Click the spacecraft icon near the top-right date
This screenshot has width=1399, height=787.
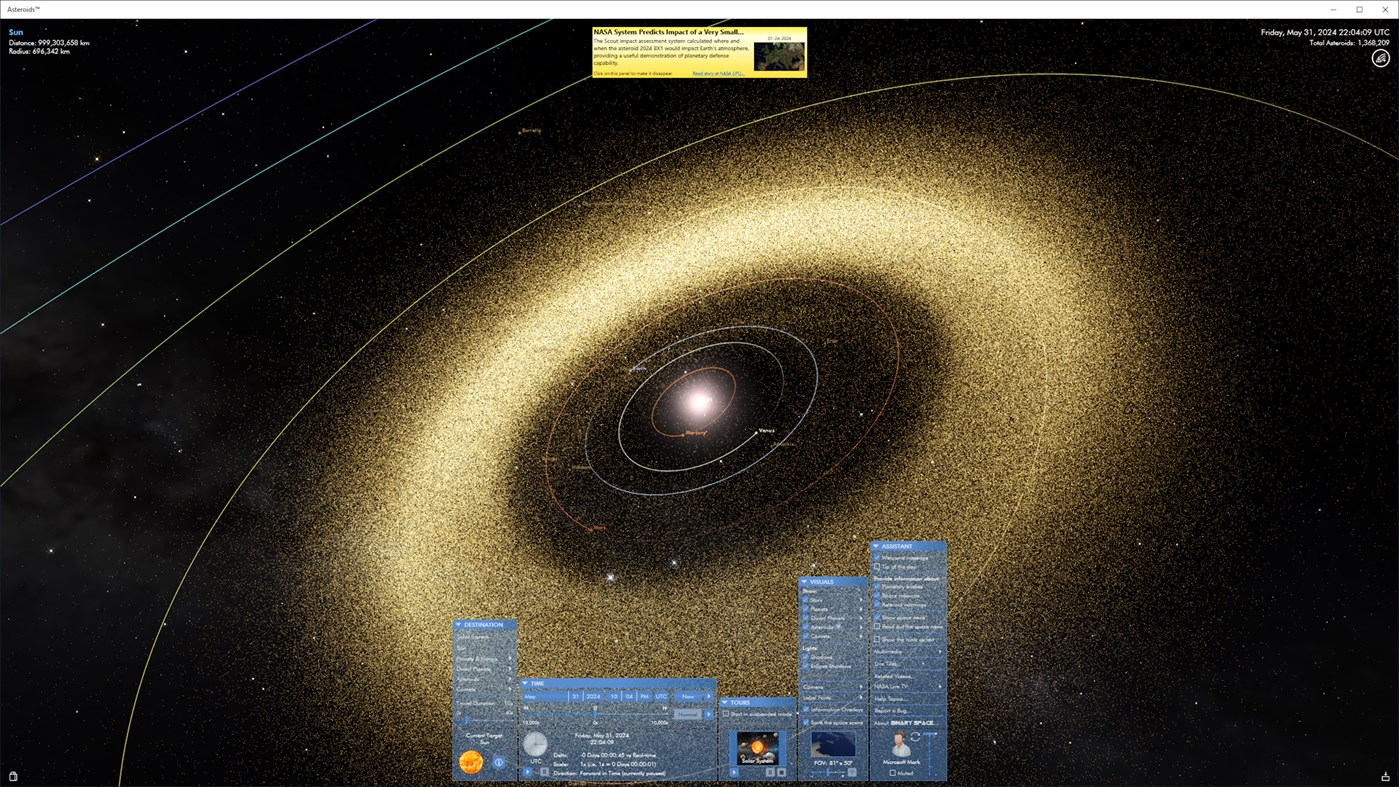tap(1380, 57)
